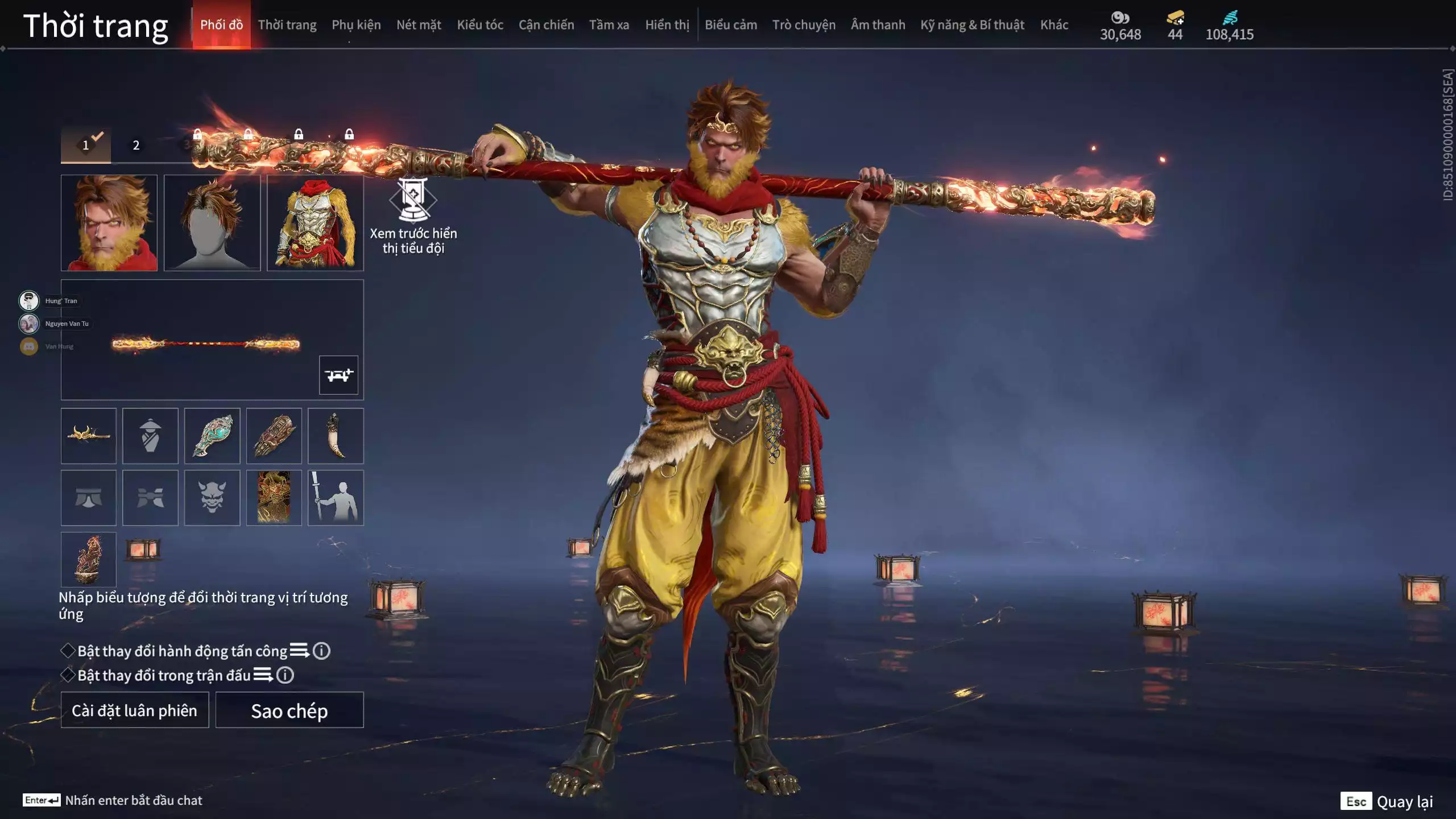Click the Sao chép button

pyautogui.click(x=289, y=710)
